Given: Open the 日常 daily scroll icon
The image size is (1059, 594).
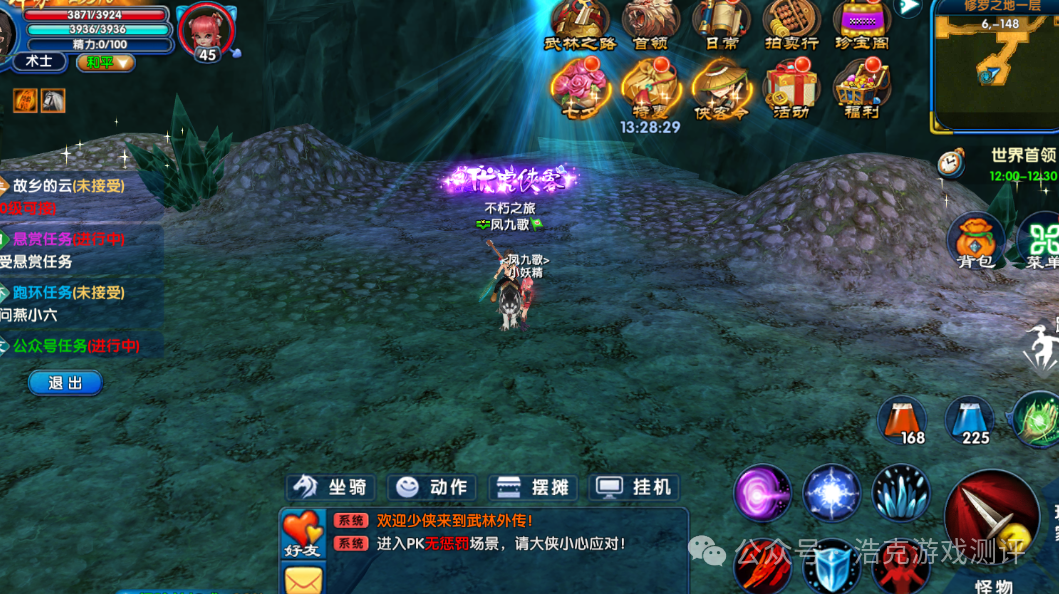Looking at the screenshot, I should click(721, 24).
